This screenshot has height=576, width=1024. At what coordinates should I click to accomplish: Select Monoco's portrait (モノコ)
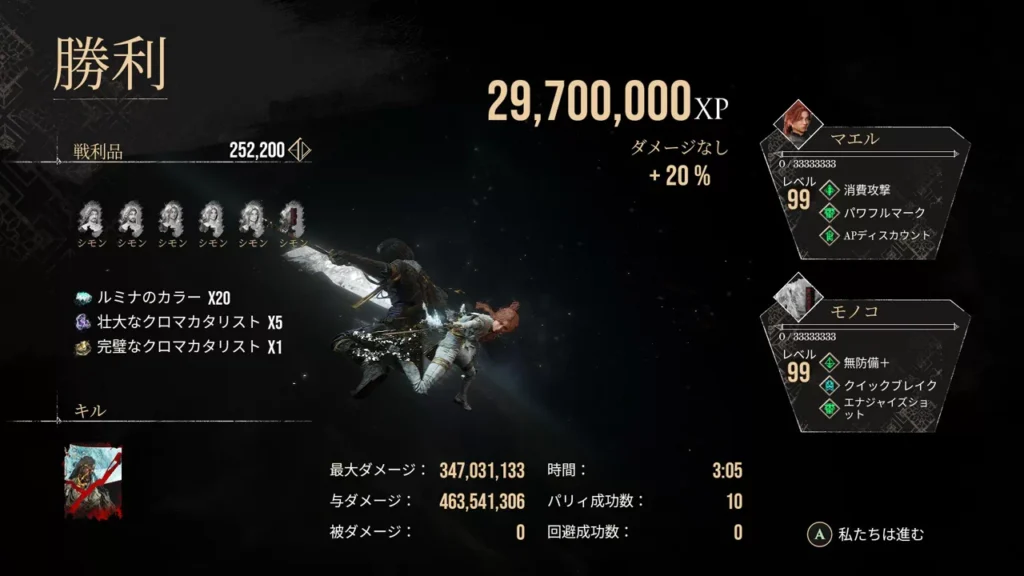pyautogui.click(x=799, y=296)
